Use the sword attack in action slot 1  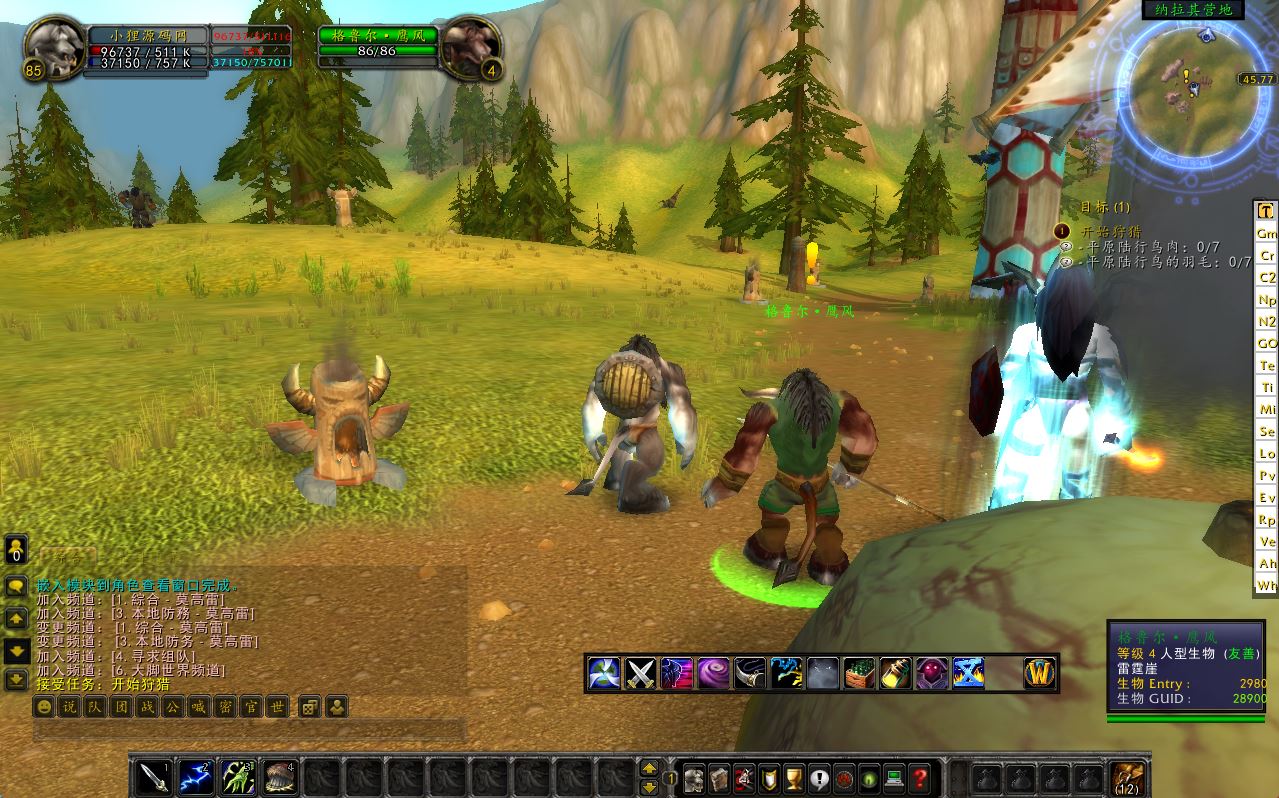click(153, 778)
